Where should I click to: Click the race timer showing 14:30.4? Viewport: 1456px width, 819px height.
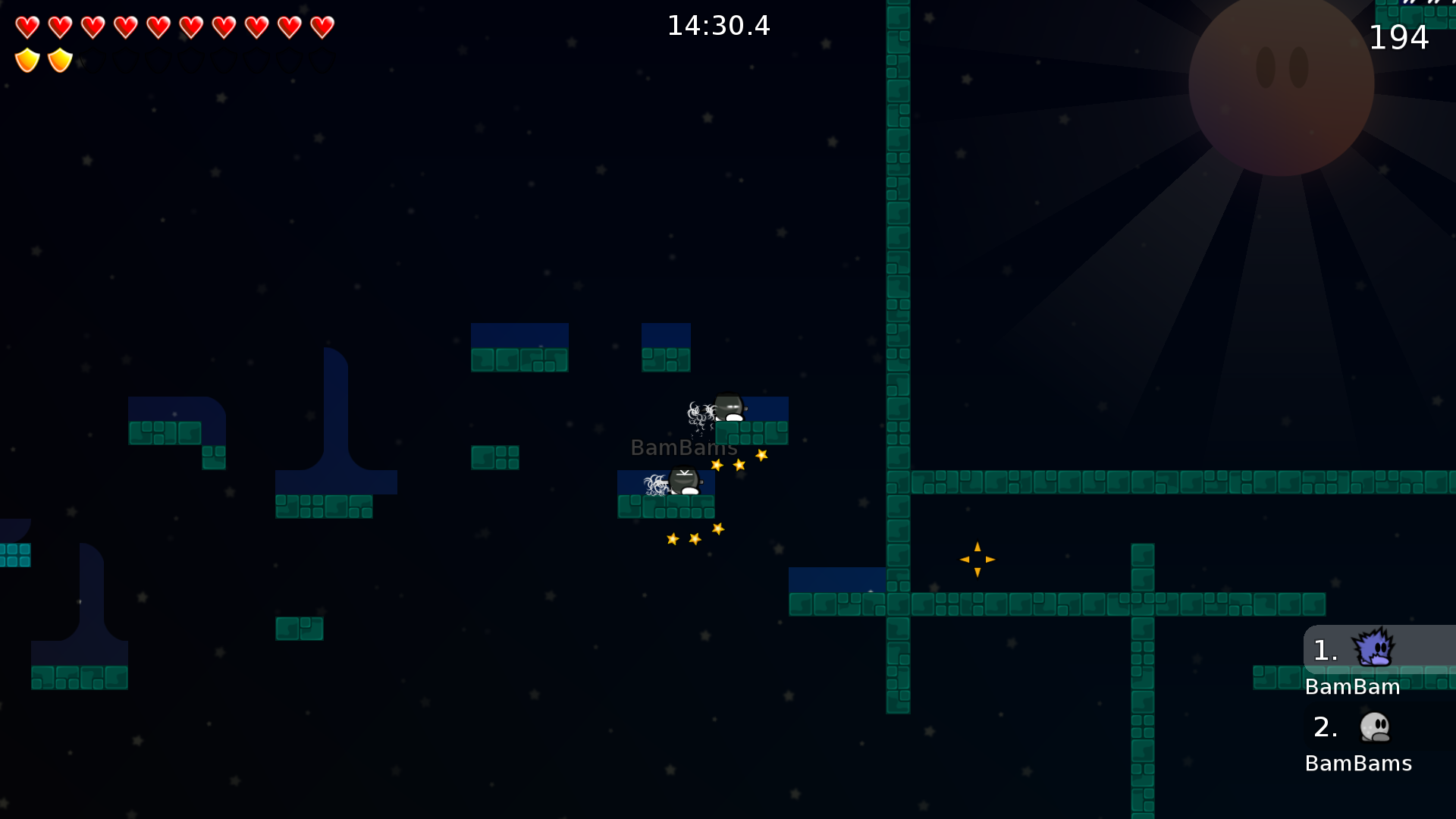coord(717,25)
